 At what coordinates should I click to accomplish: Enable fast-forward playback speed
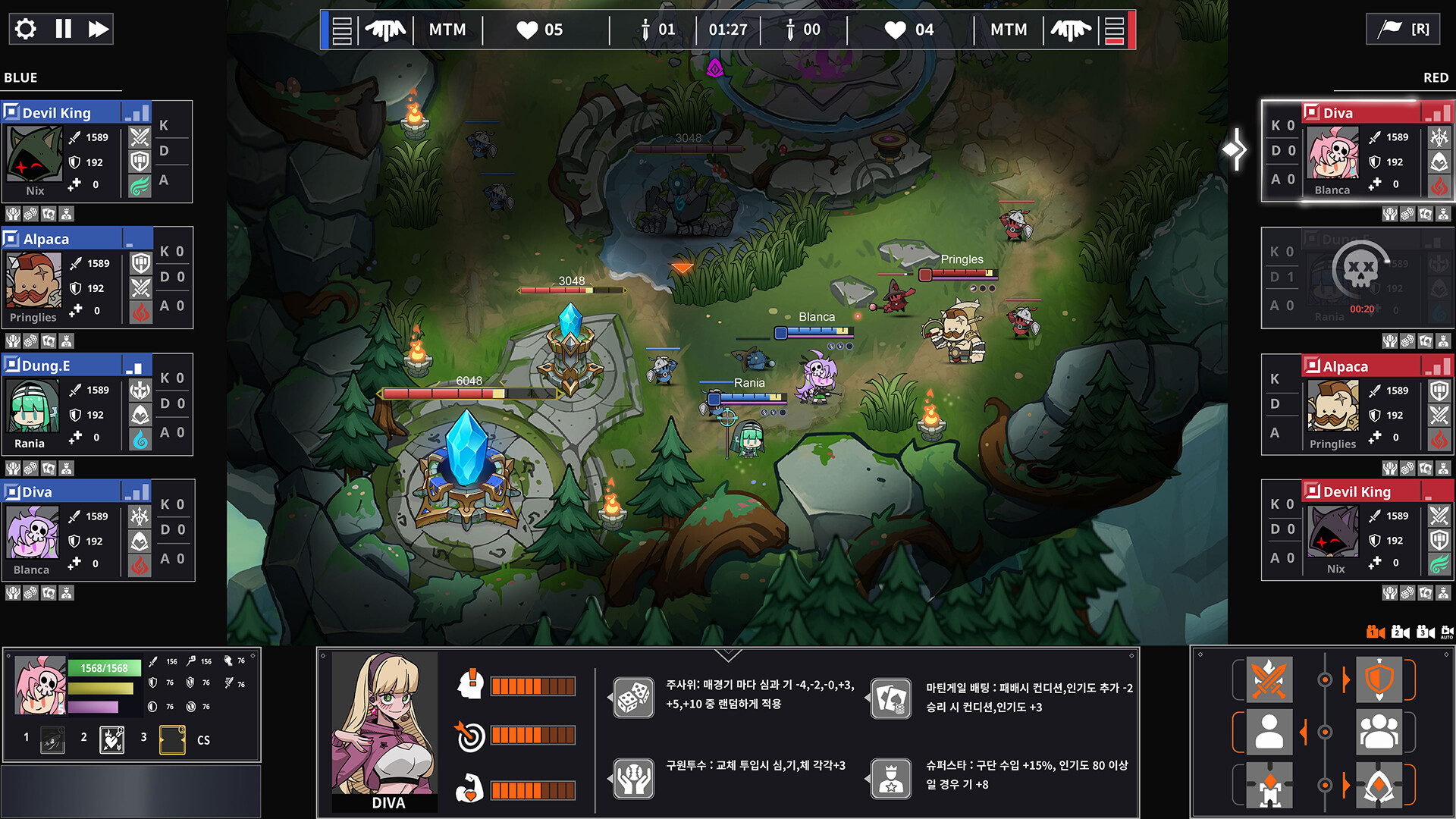[99, 29]
